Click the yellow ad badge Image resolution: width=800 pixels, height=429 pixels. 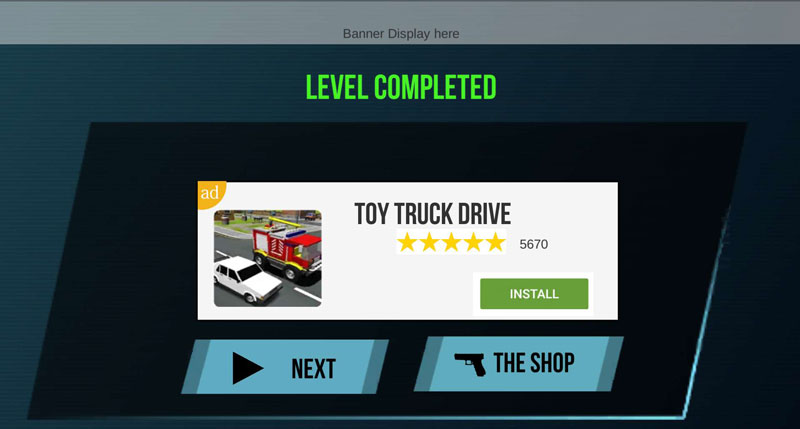[x=210, y=192]
